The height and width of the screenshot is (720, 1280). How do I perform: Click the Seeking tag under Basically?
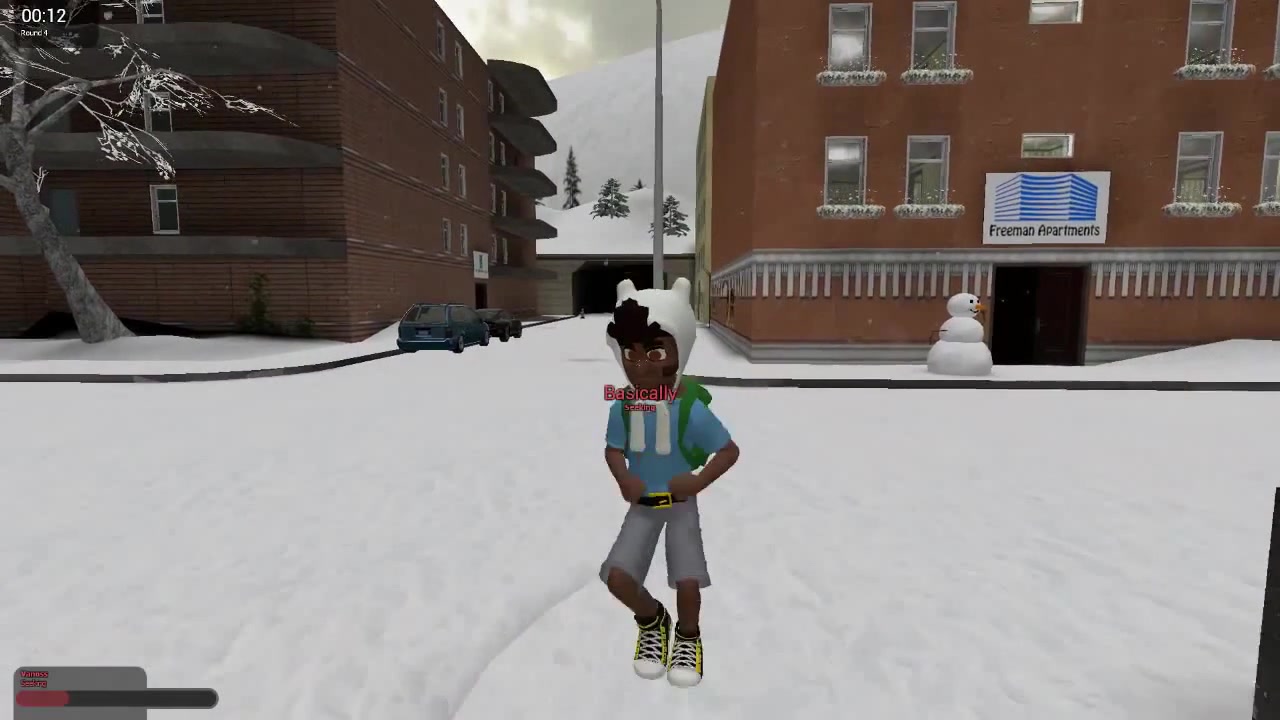tap(639, 408)
